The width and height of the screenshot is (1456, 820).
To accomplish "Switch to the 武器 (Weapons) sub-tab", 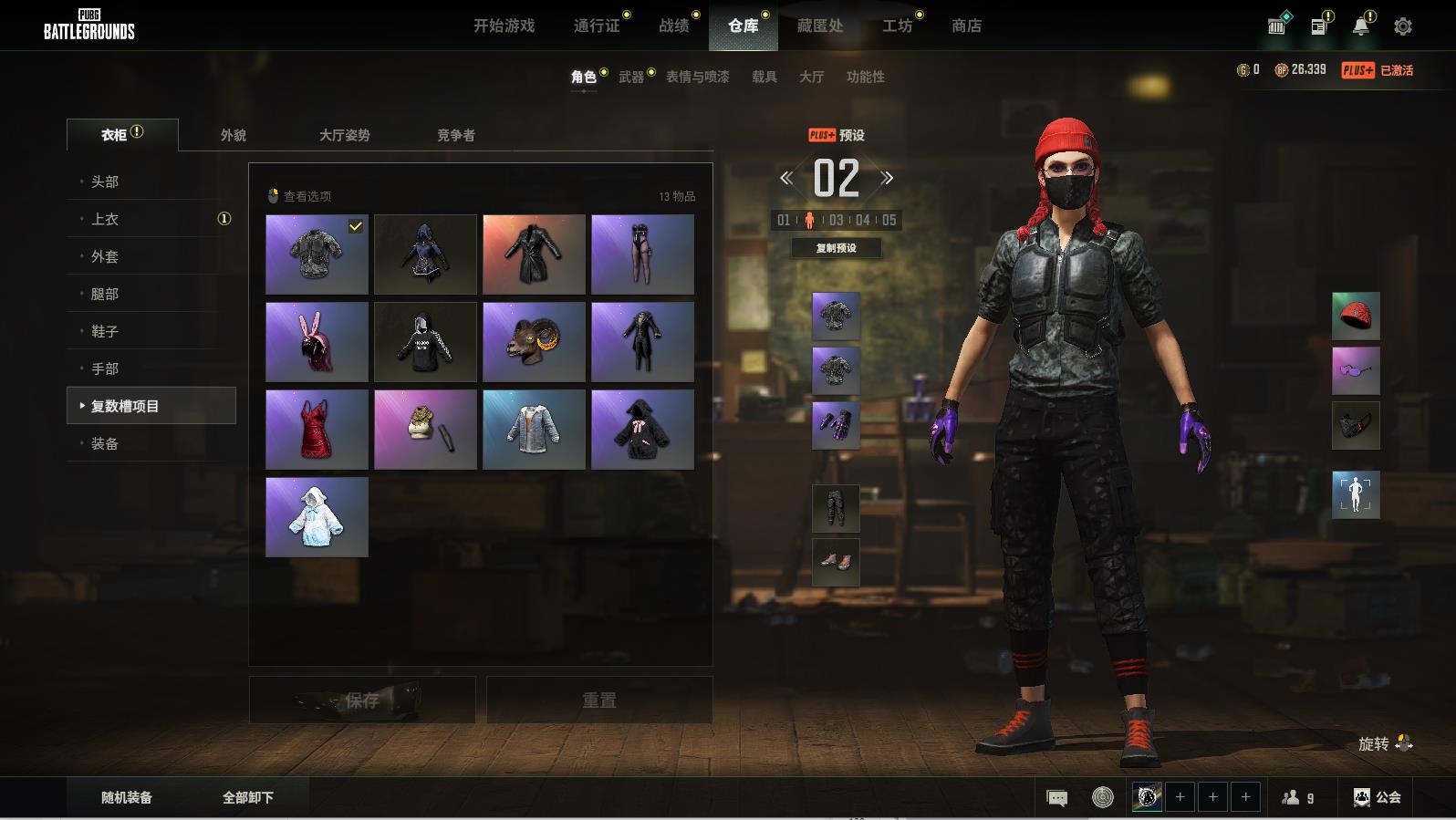I will [x=630, y=77].
